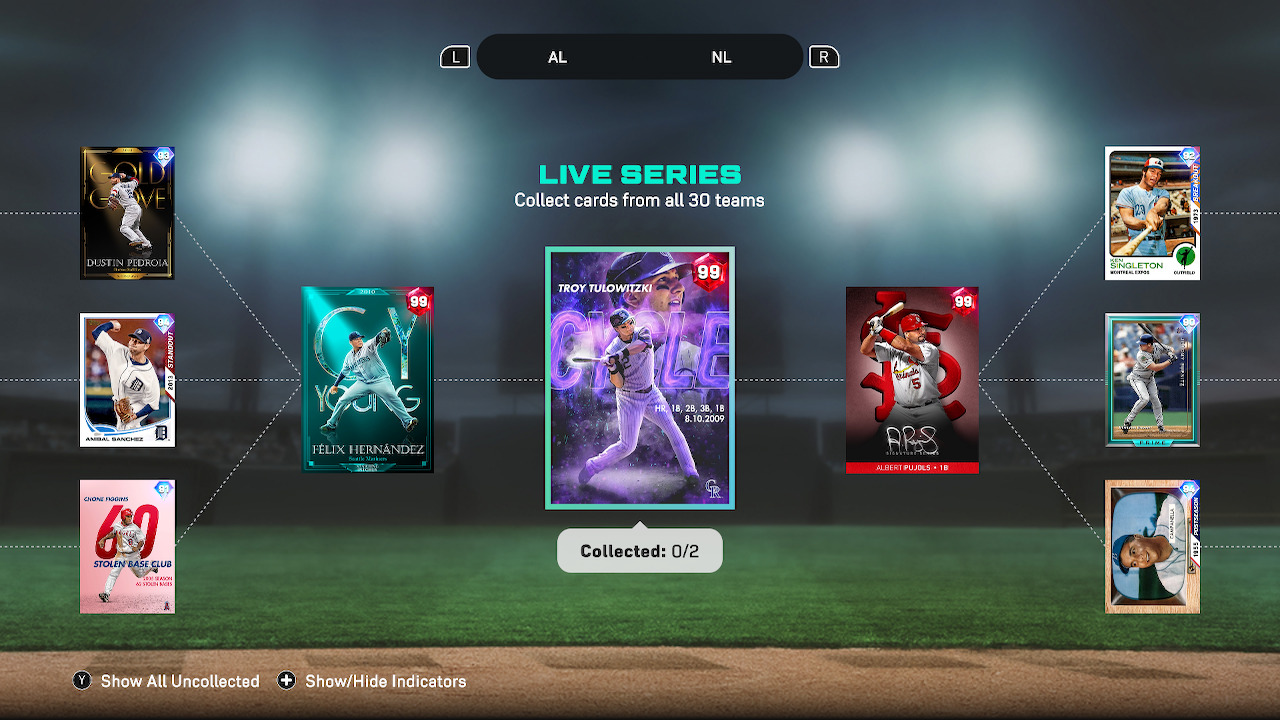Show All Uncollected cards
This screenshot has height=720, width=1280.
point(166,681)
